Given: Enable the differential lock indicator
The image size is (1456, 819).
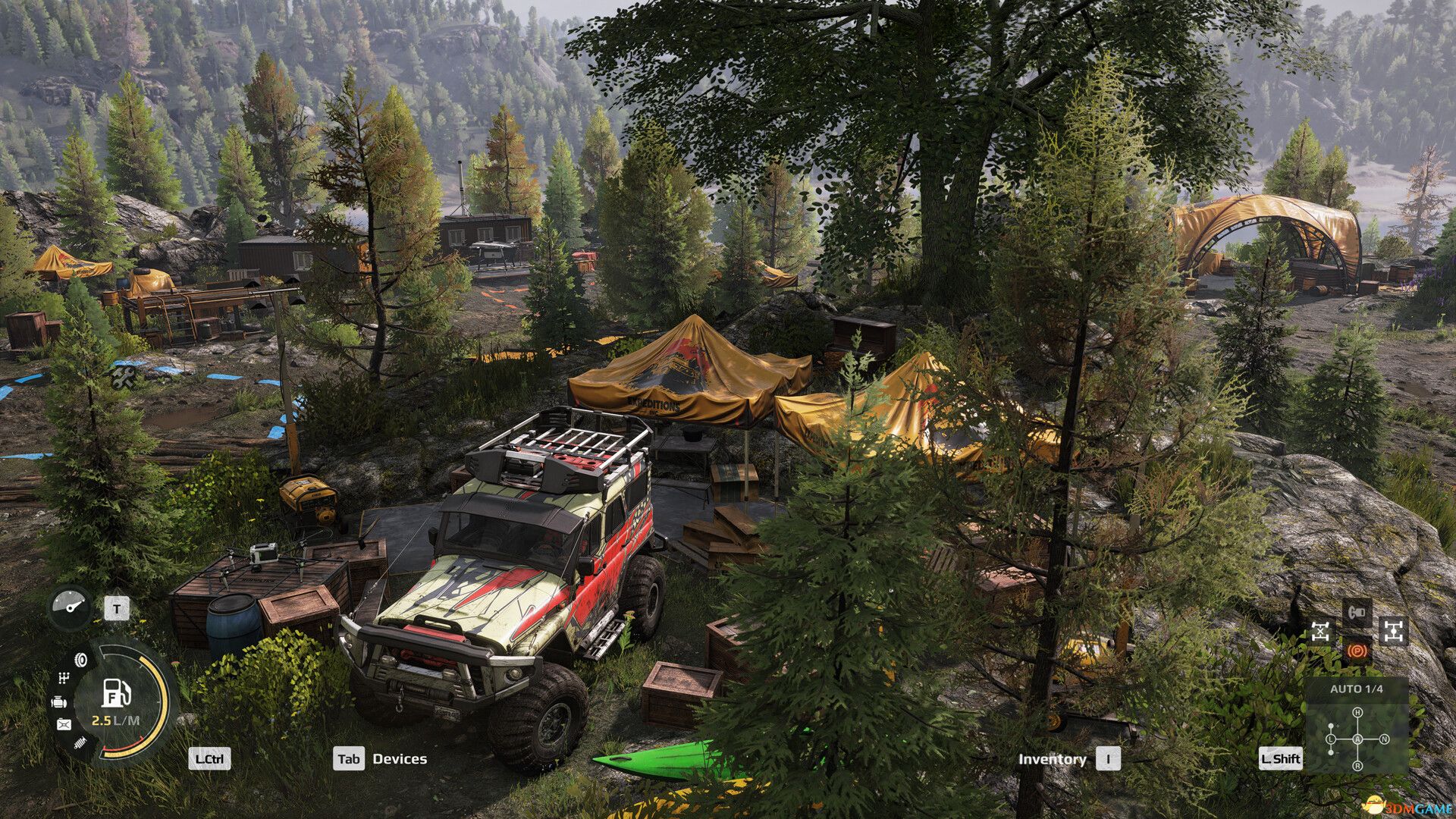Looking at the screenshot, I should tap(1320, 632).
